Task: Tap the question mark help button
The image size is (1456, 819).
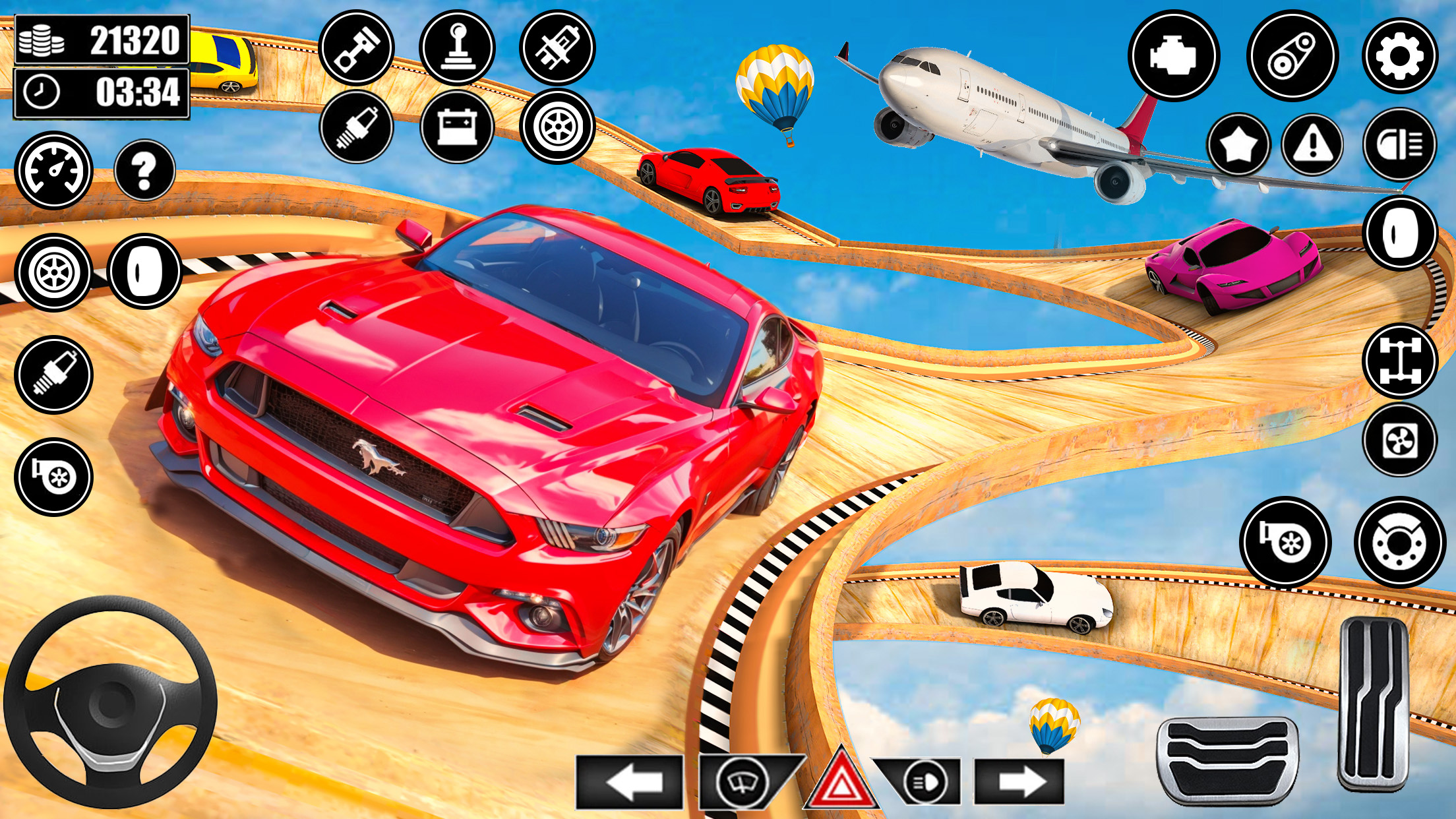Action: tap(144, 170)
